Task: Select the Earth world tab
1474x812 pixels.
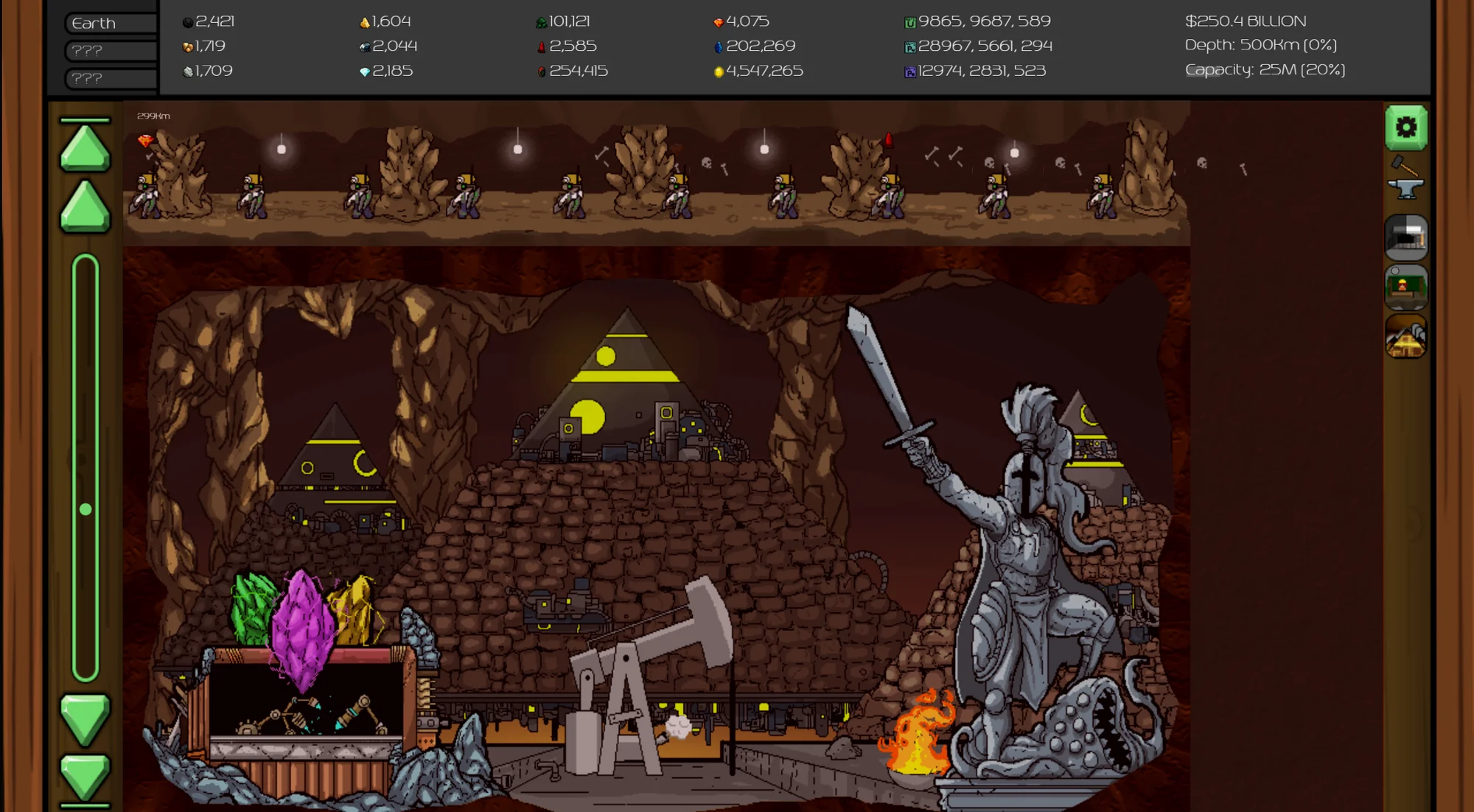Action: pos(111,24)
